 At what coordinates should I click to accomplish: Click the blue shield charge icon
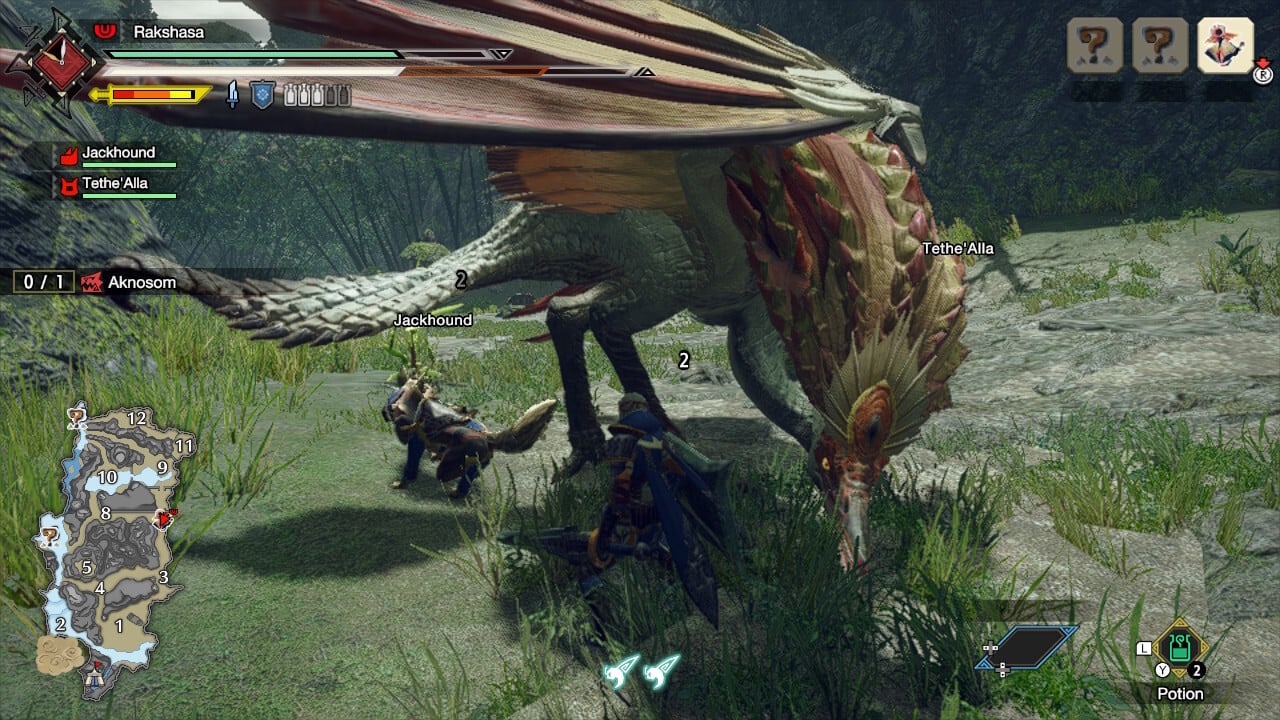click(x=261, y=95)
